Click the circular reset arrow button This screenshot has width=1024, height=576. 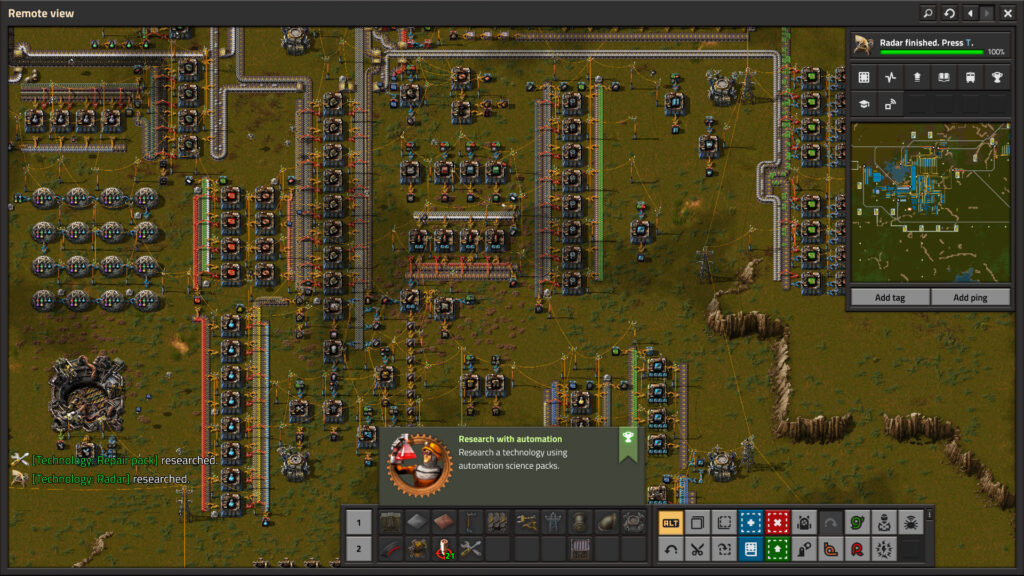coord(948,13)
